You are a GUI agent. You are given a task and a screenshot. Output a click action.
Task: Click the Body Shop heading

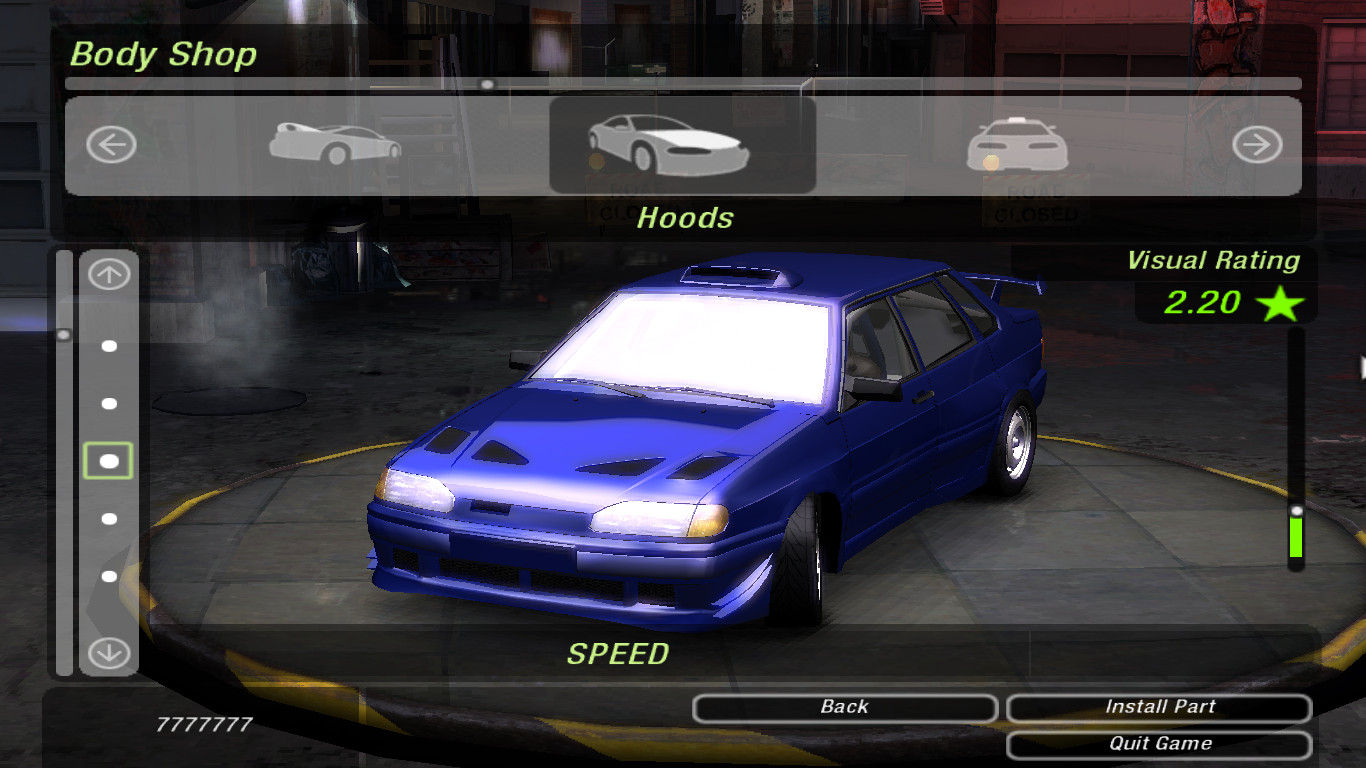pyautogui.click(x=162, y=55)
